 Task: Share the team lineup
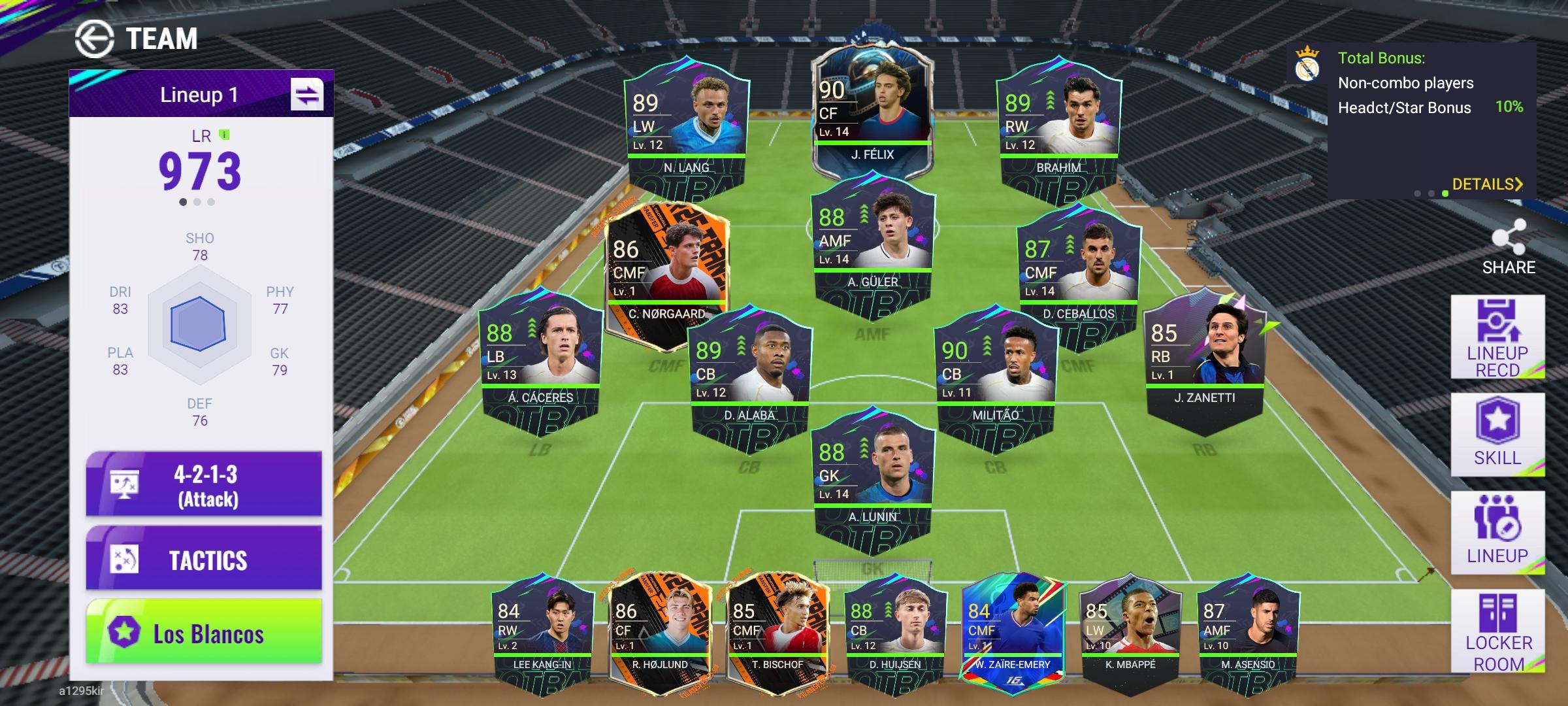[1508, 246]
